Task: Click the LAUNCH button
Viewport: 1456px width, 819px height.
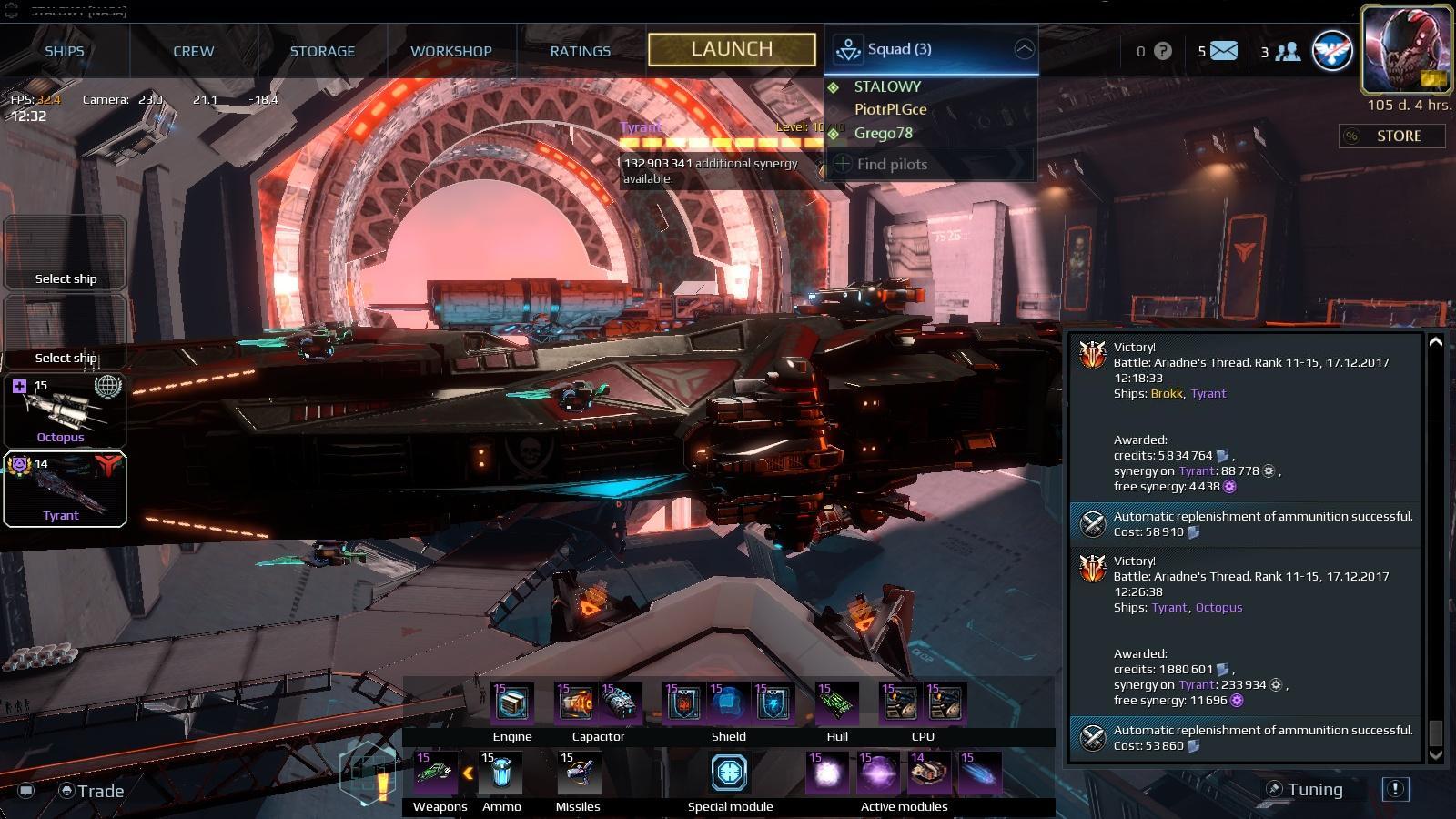Action: (731, 50)
